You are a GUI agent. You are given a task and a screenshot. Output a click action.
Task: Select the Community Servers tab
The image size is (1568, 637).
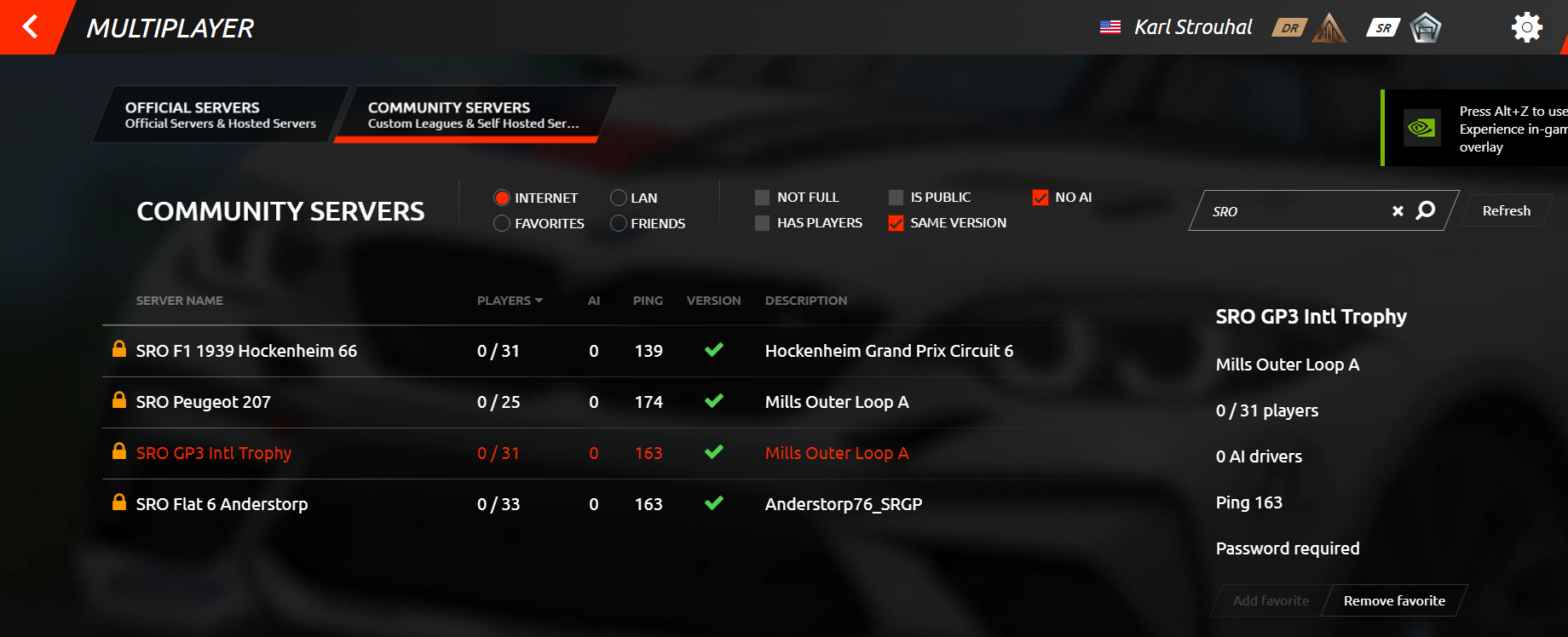[473, 115]
